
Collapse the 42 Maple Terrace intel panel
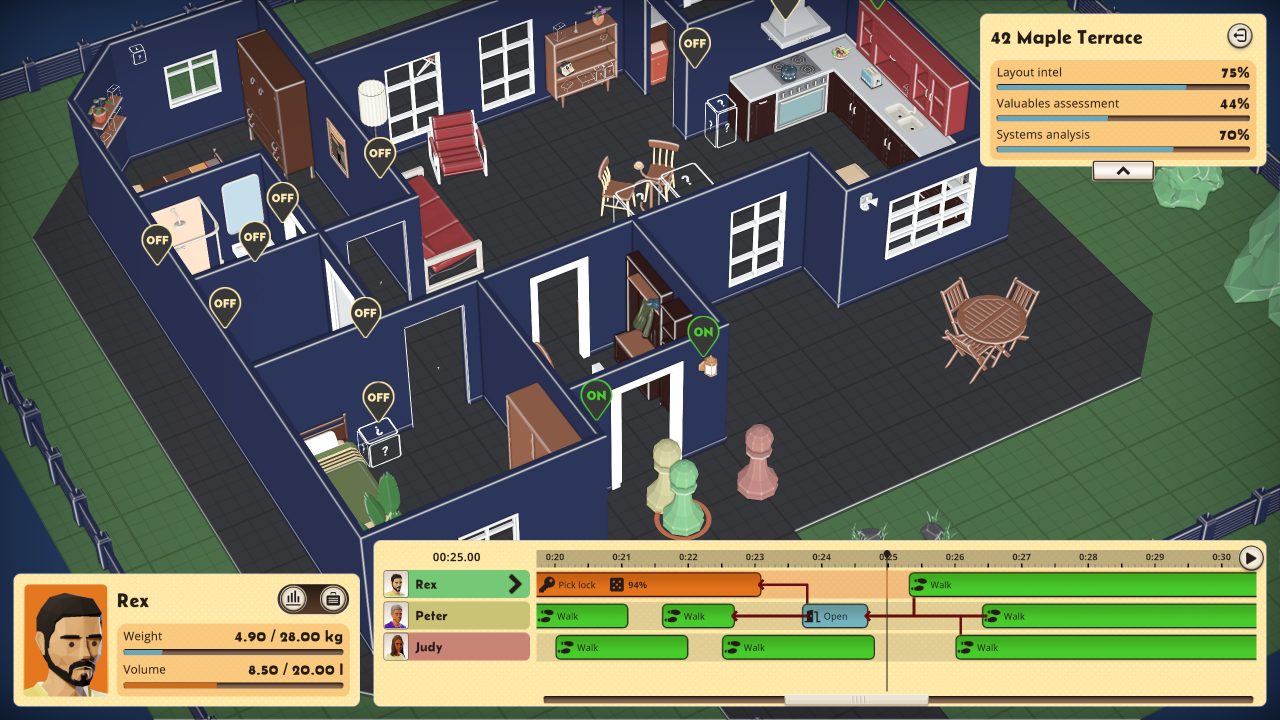[1122, 171]
